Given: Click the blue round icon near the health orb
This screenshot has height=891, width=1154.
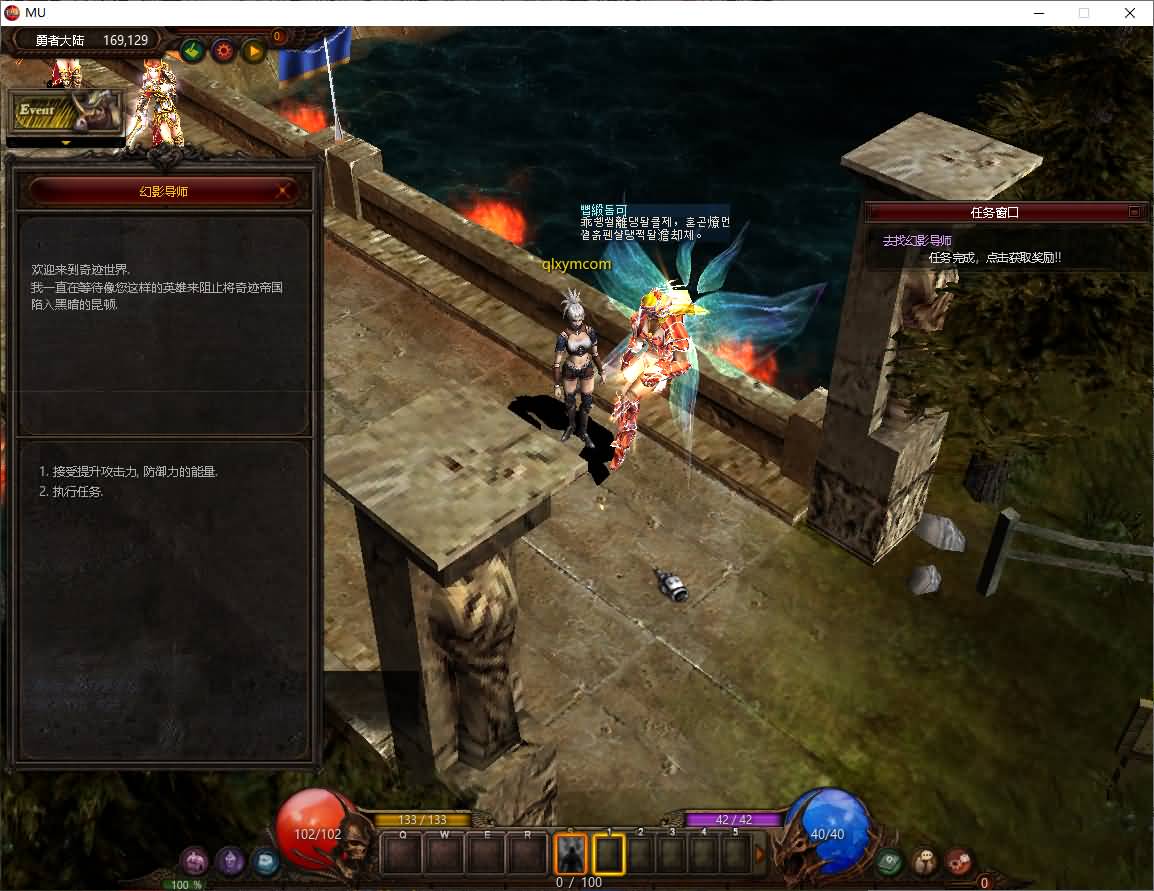Looking at the screenshot, I should click(x=265, y=860).
